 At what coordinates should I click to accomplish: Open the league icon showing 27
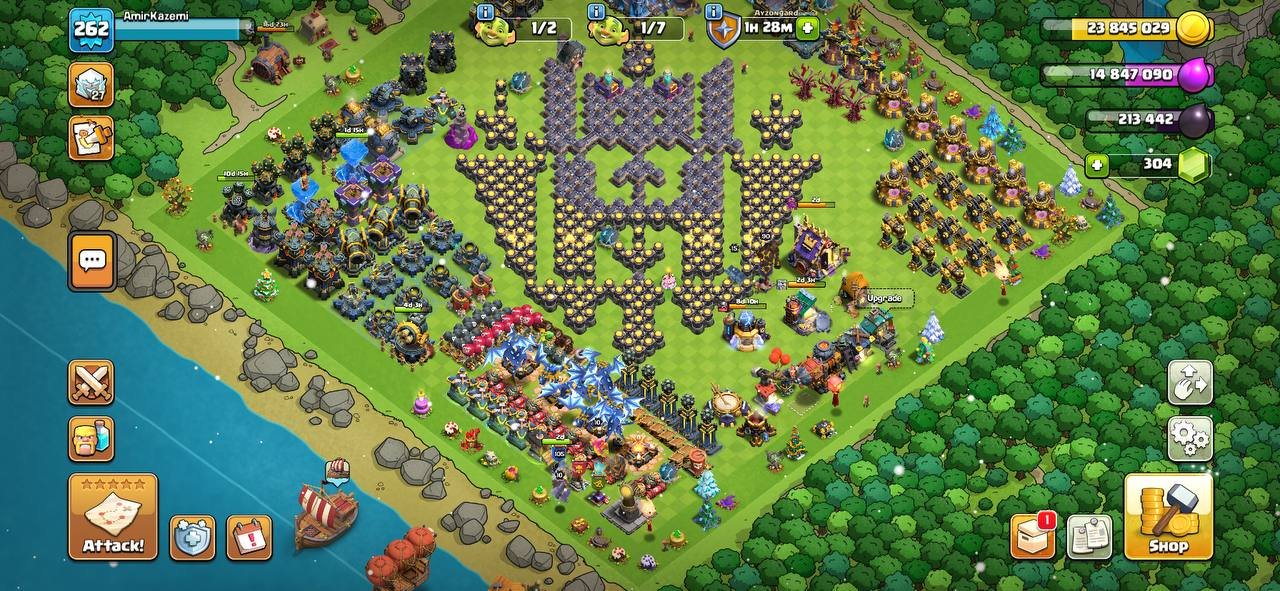[91, 84]
